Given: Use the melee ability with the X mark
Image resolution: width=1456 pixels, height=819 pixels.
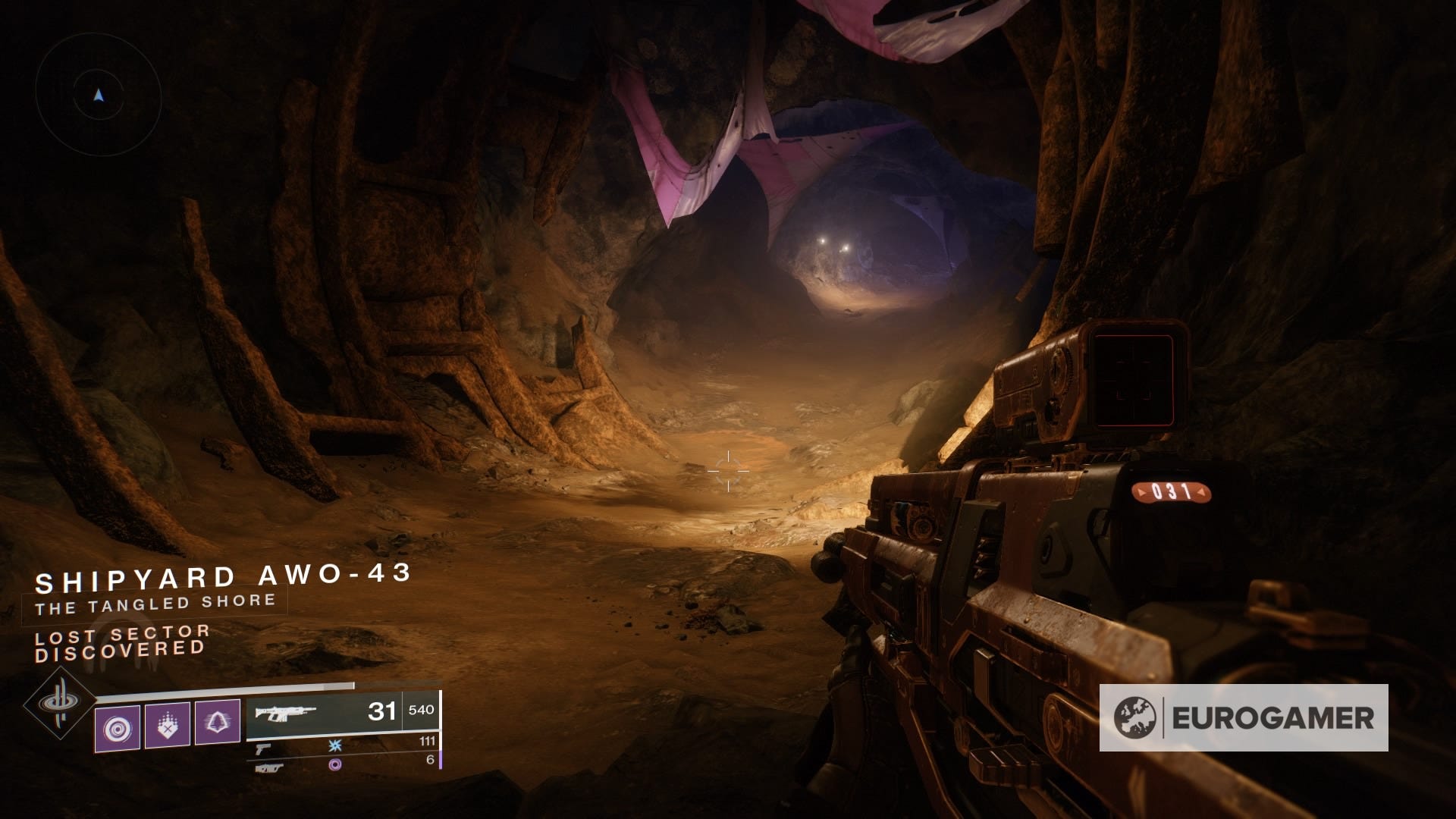Looking at the screenshot, I should click(167, 726).
